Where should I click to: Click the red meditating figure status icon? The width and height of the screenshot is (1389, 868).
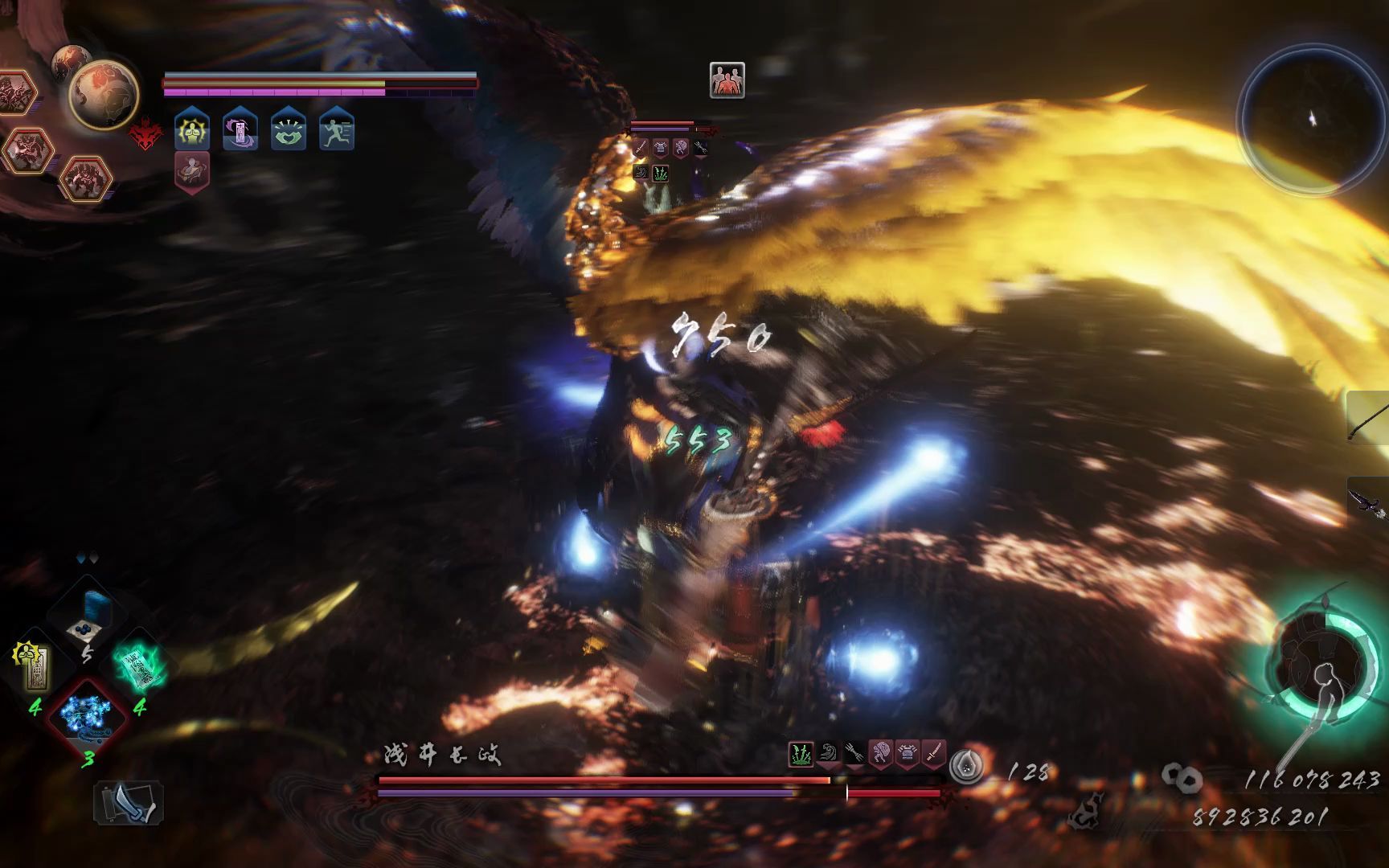[191, 171]
